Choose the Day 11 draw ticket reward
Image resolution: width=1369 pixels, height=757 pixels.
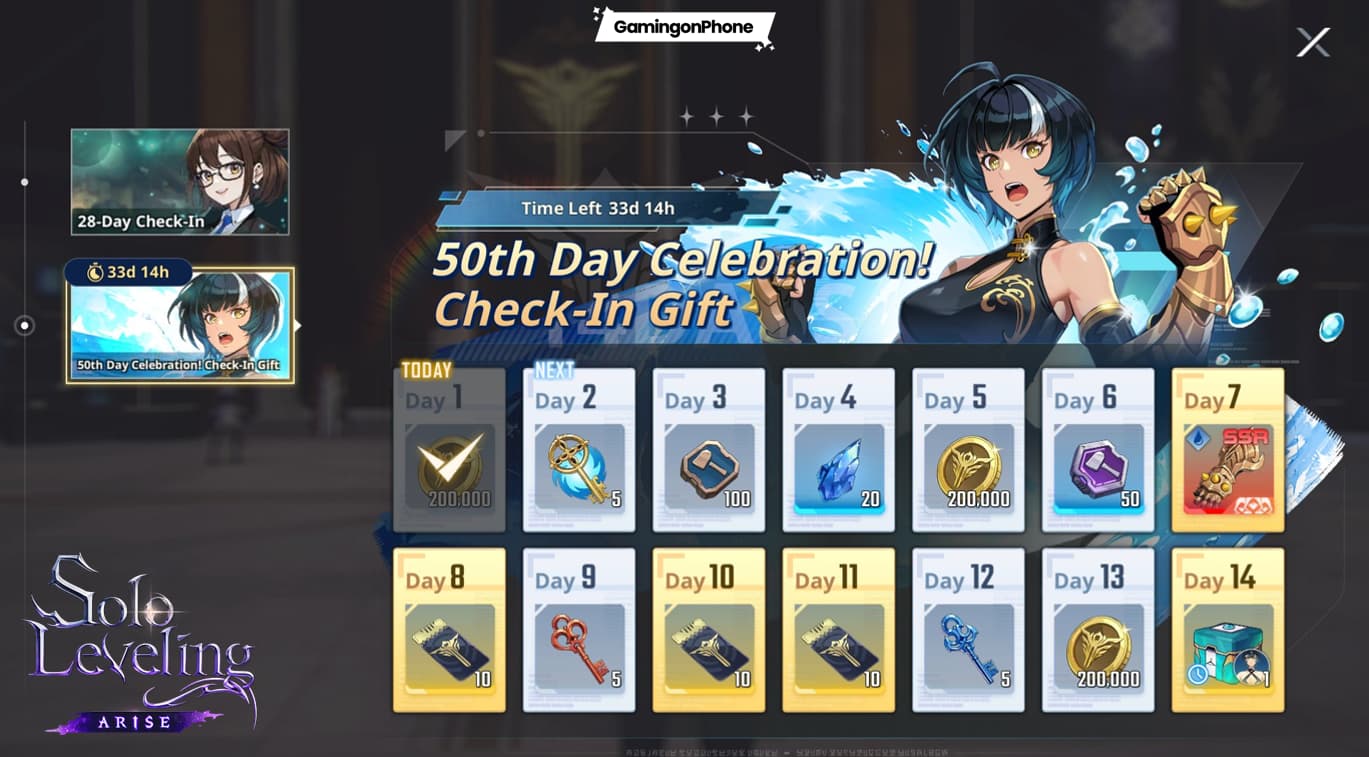coord(838,645)
